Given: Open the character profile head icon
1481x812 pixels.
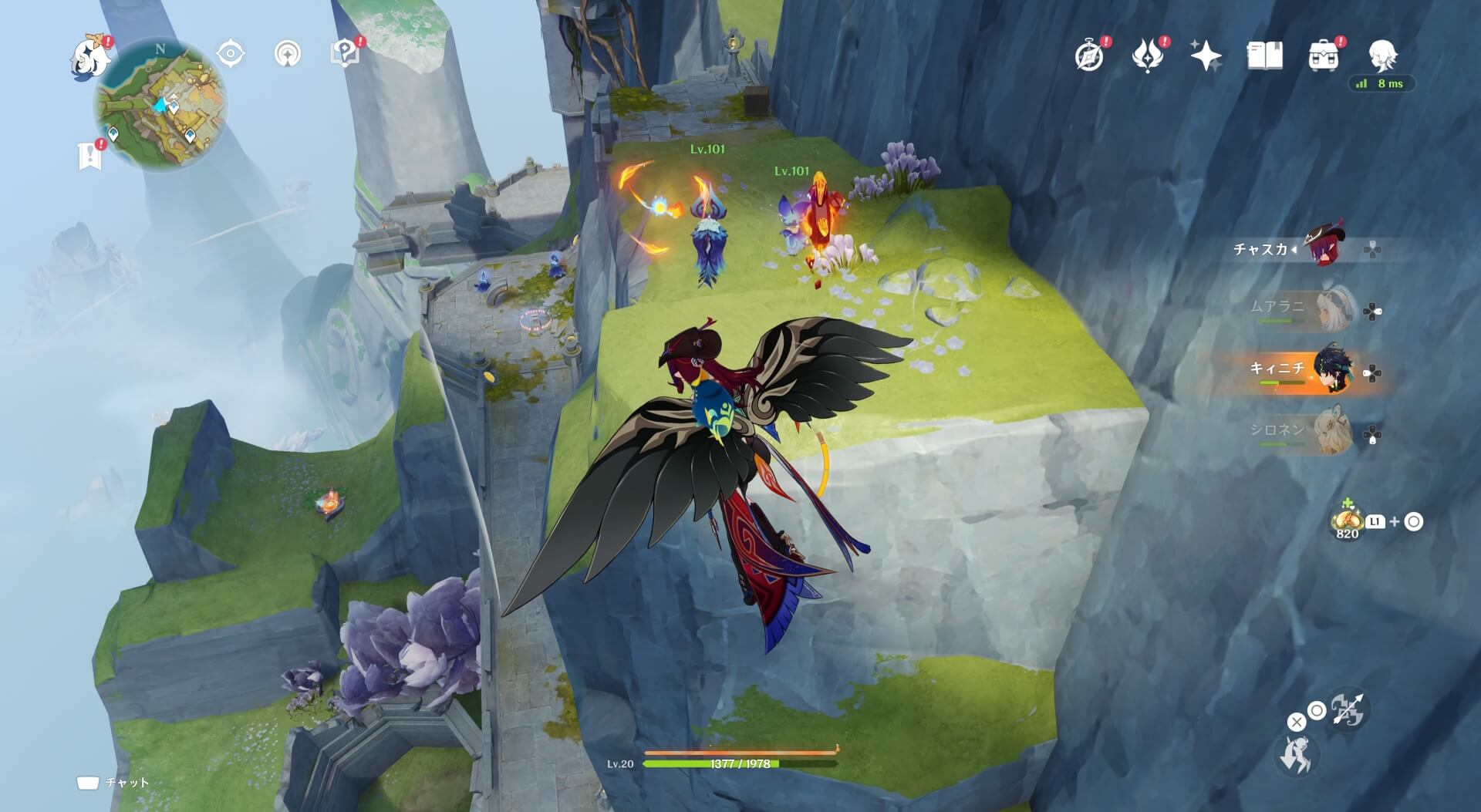Looking at the screenshot, I should [1383, 56].
